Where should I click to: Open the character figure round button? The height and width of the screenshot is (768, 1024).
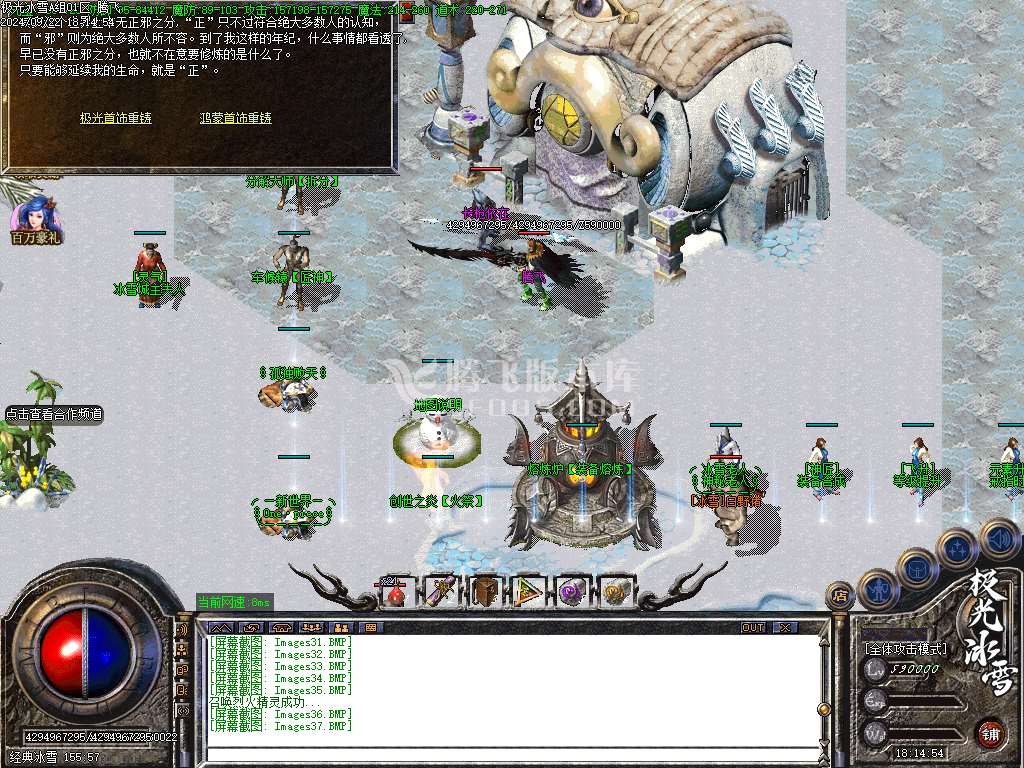pyautogui.click(x=880, y=590)
